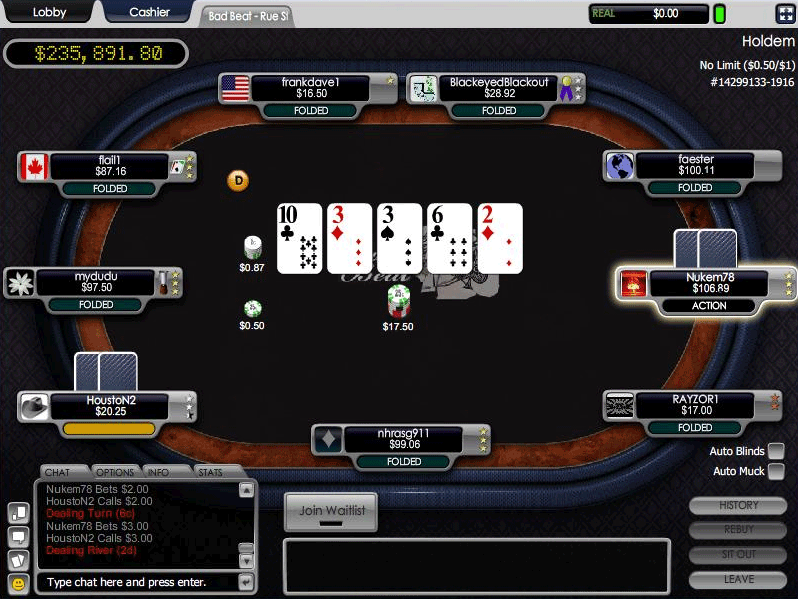Open the Lobby tab

click(49, 12)
